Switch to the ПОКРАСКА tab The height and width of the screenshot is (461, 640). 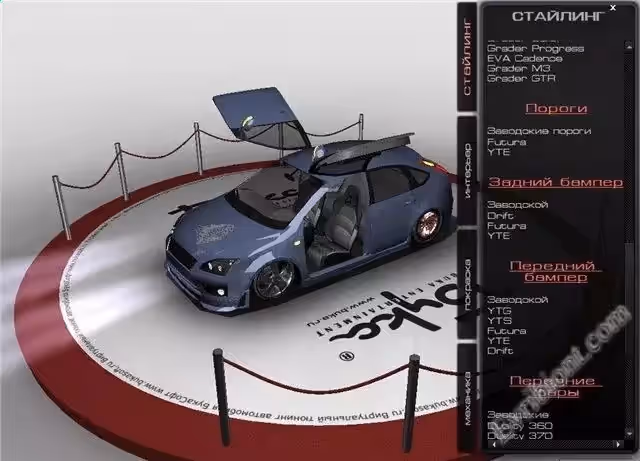(x=467, y=284)
